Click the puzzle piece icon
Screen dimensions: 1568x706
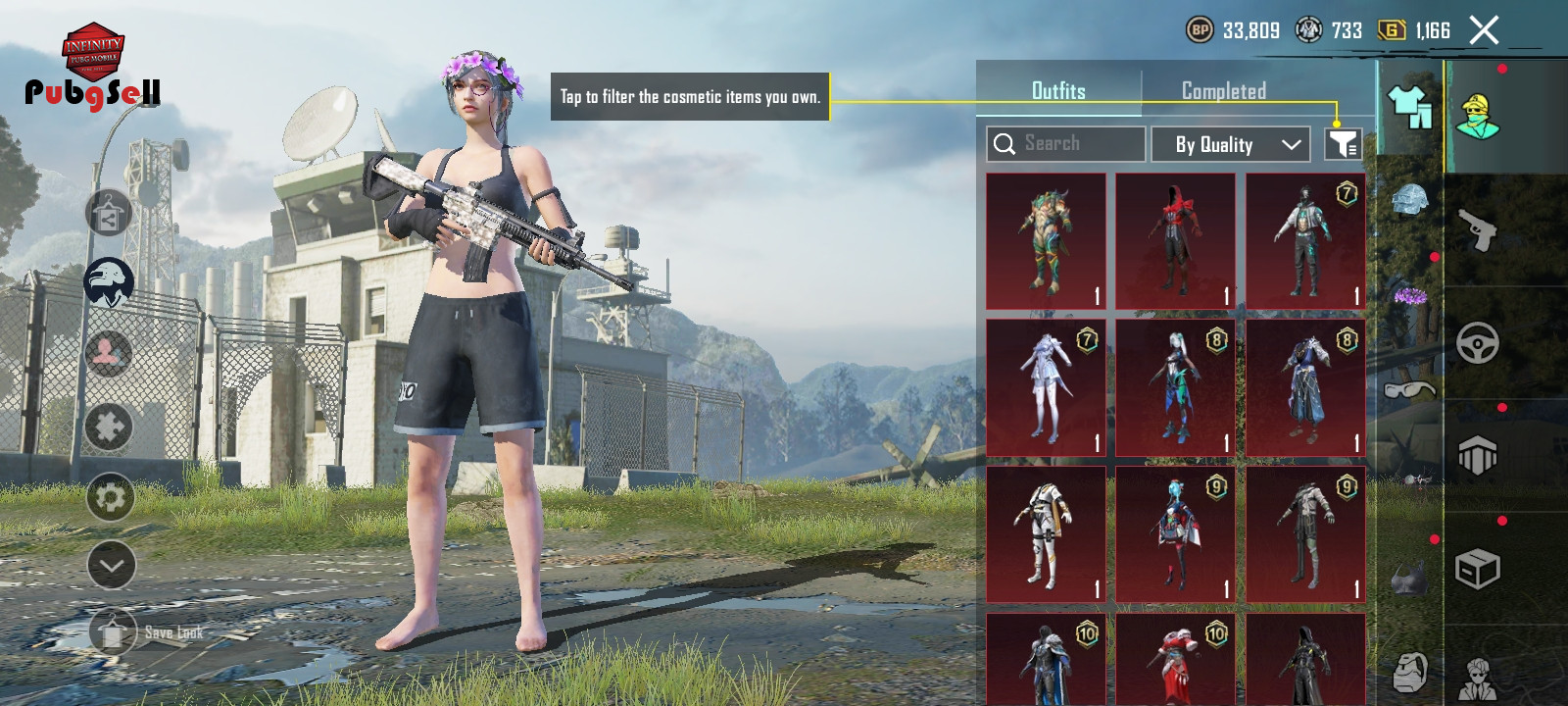point(109,428)
